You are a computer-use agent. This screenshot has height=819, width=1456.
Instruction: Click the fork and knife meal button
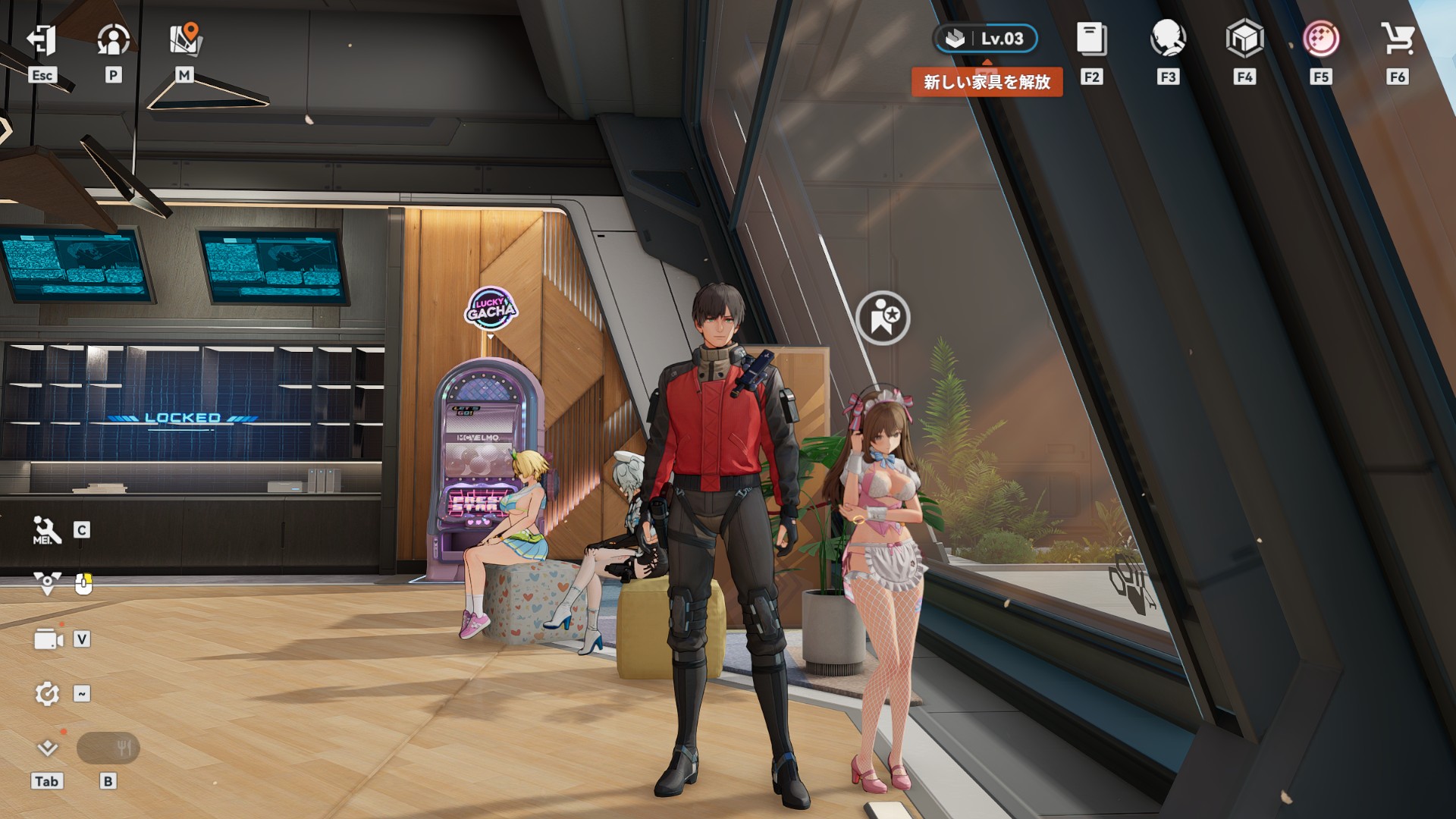pyautogui.click(x=108, y=749)
